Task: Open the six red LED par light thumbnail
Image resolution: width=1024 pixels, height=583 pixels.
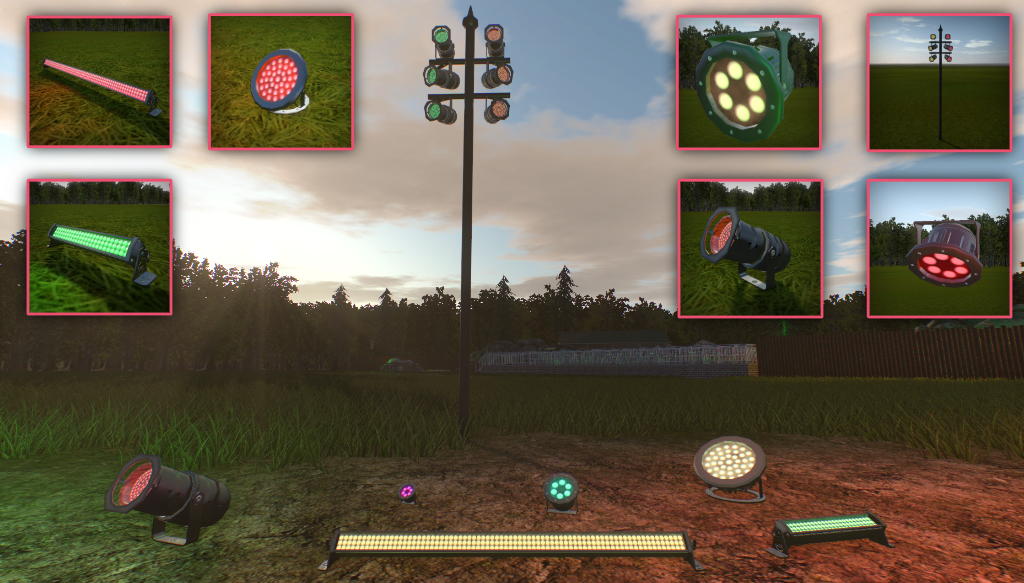Action: 939,249
